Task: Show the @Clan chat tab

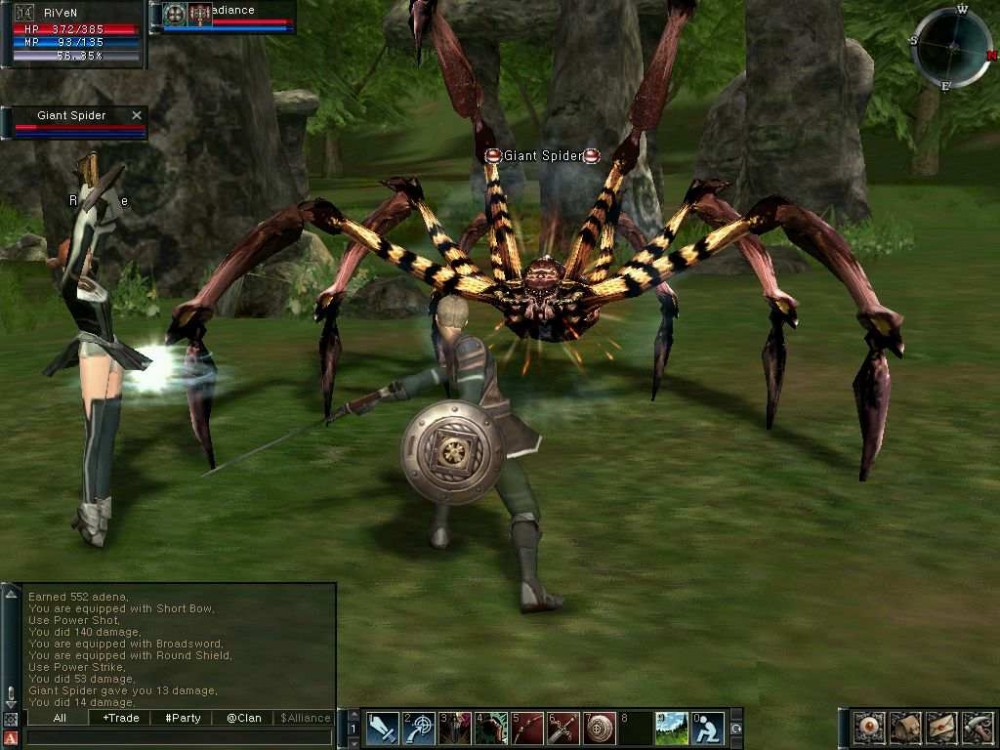Action: coord(244,718)
